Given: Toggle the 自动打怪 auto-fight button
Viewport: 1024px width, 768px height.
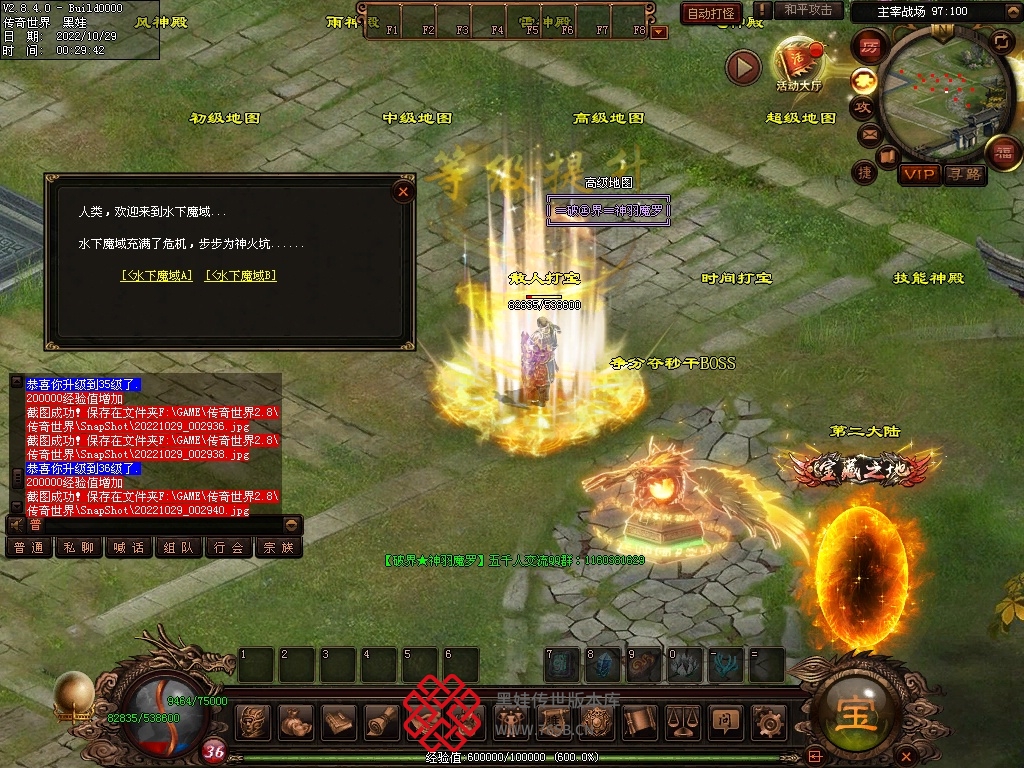Looking at the screenshot, I should 711,13.
